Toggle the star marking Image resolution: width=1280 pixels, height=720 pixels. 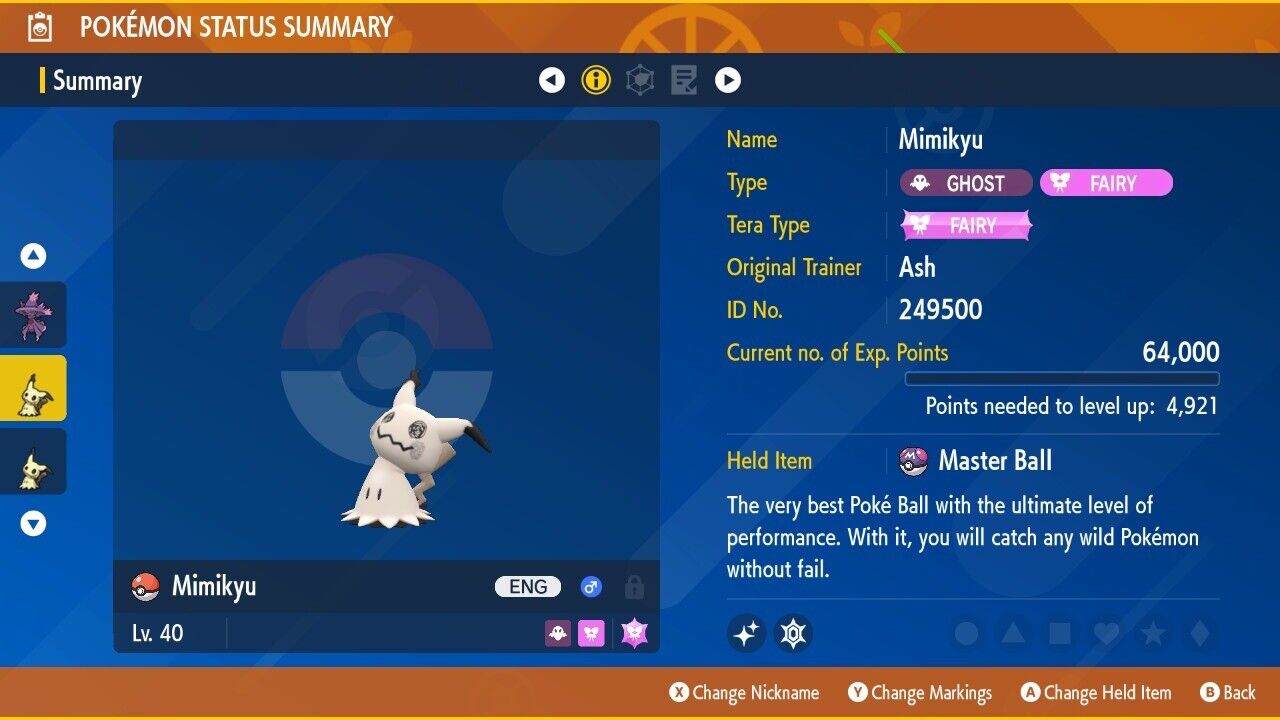(1152, 633)
